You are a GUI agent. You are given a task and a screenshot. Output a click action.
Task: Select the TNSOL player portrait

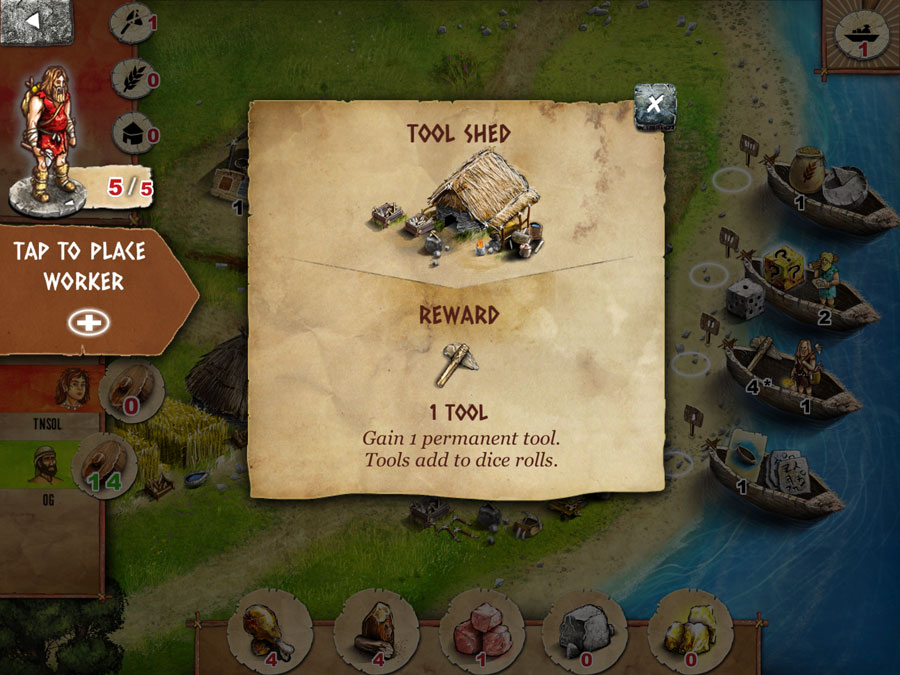click(x=72, y=389)
